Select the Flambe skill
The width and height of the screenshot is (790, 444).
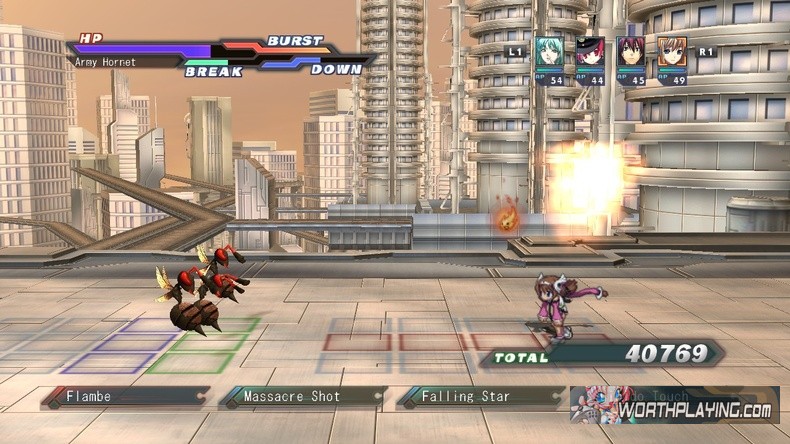point(125,397)
